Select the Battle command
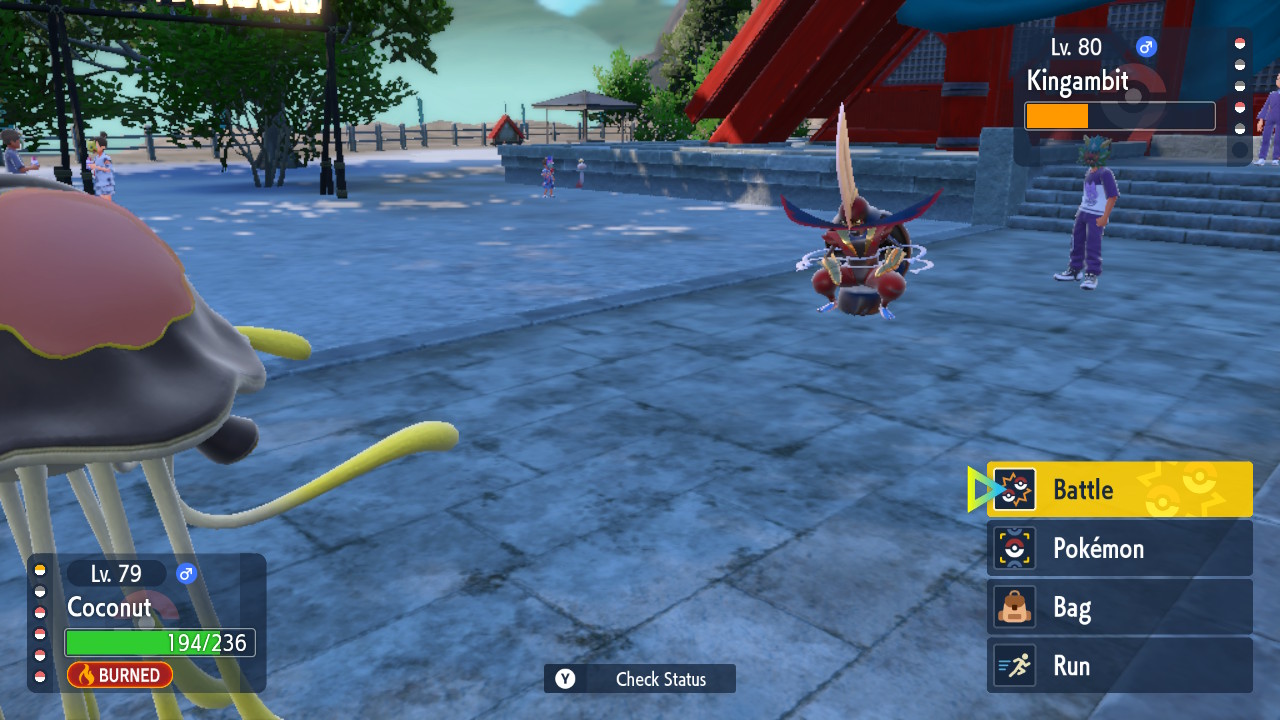The image size is (1280, 720). [x=1119, y=490]
